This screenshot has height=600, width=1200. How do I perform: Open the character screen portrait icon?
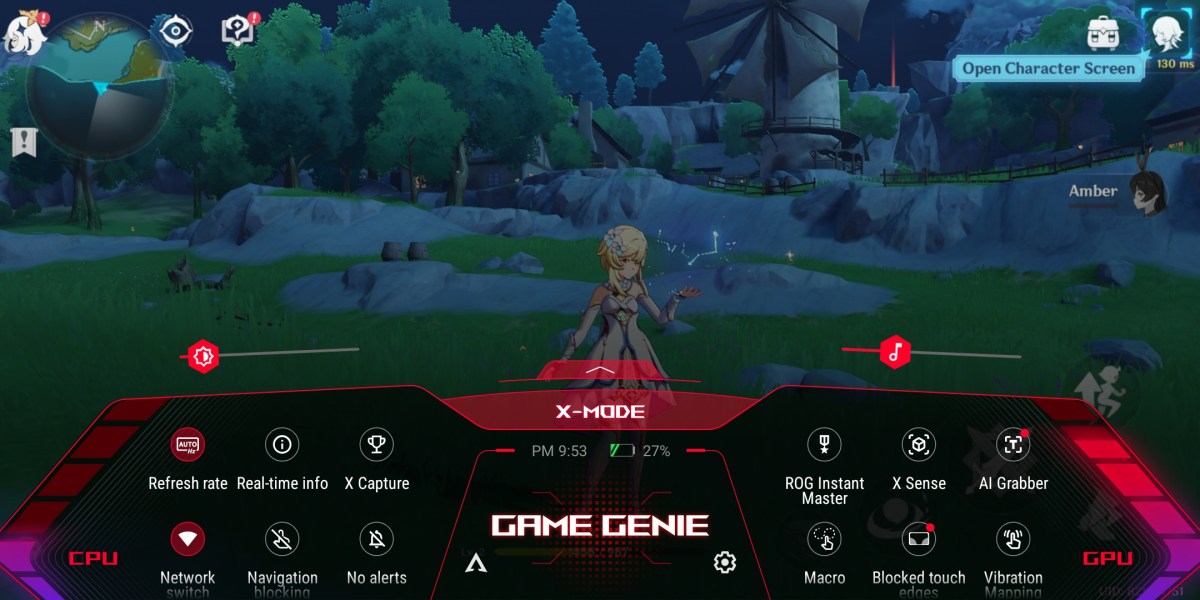click(x=1164, y=34)
